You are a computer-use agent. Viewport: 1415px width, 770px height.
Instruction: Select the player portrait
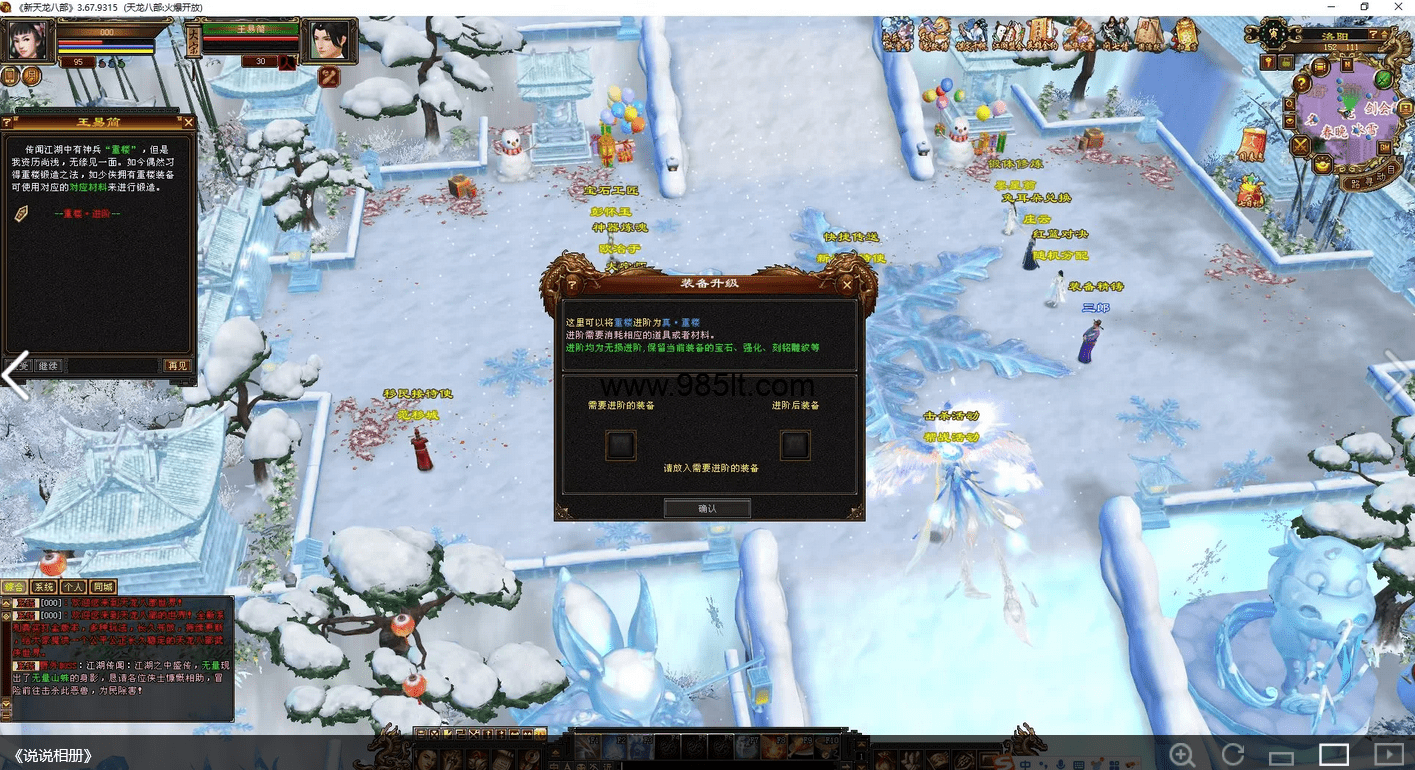pyautogui.click(x=30, y=40)
